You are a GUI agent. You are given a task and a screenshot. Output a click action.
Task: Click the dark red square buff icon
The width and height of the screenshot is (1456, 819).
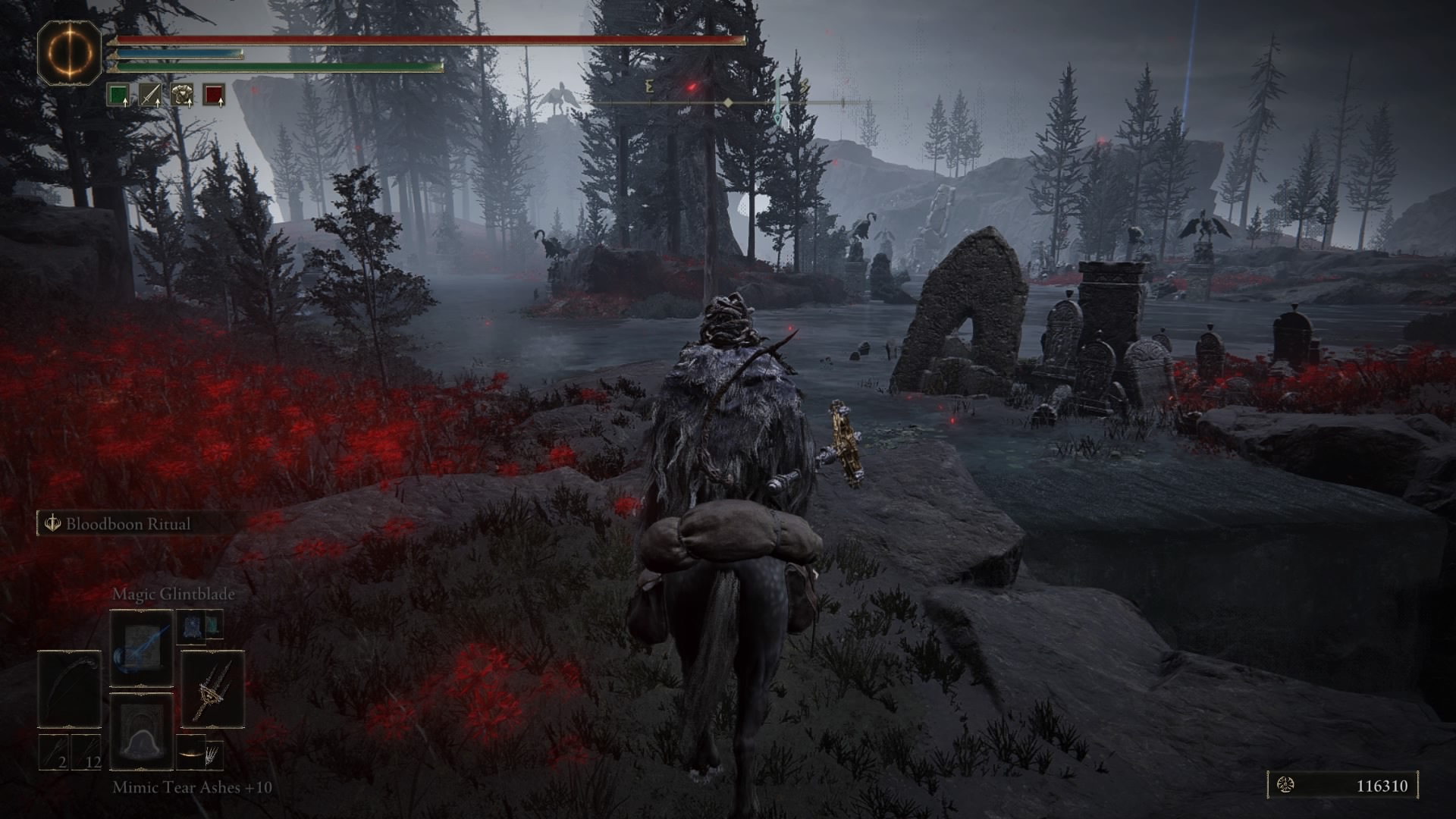[x=214, y=96]
